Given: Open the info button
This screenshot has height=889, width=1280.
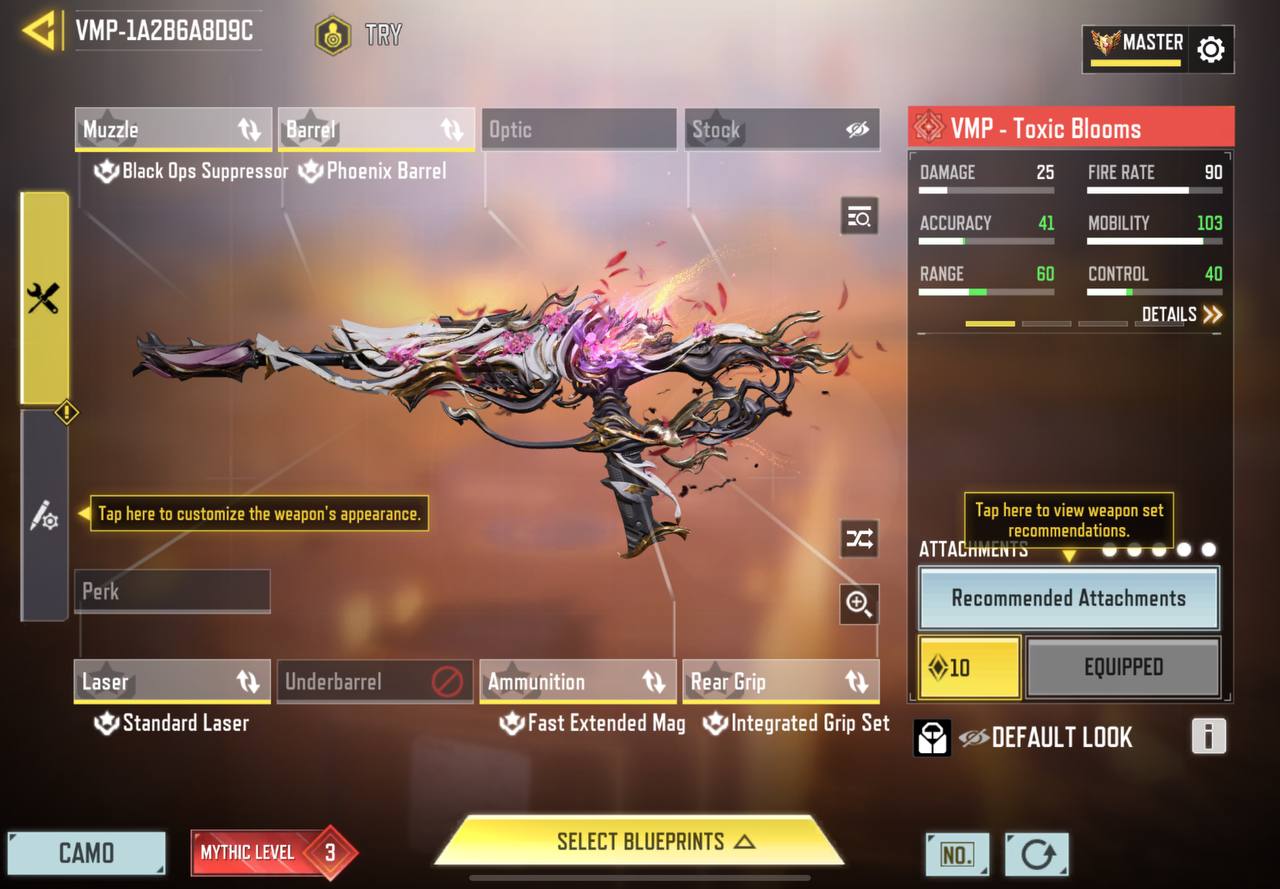Looking at the screenshot, I should [x=1208, y=737].
